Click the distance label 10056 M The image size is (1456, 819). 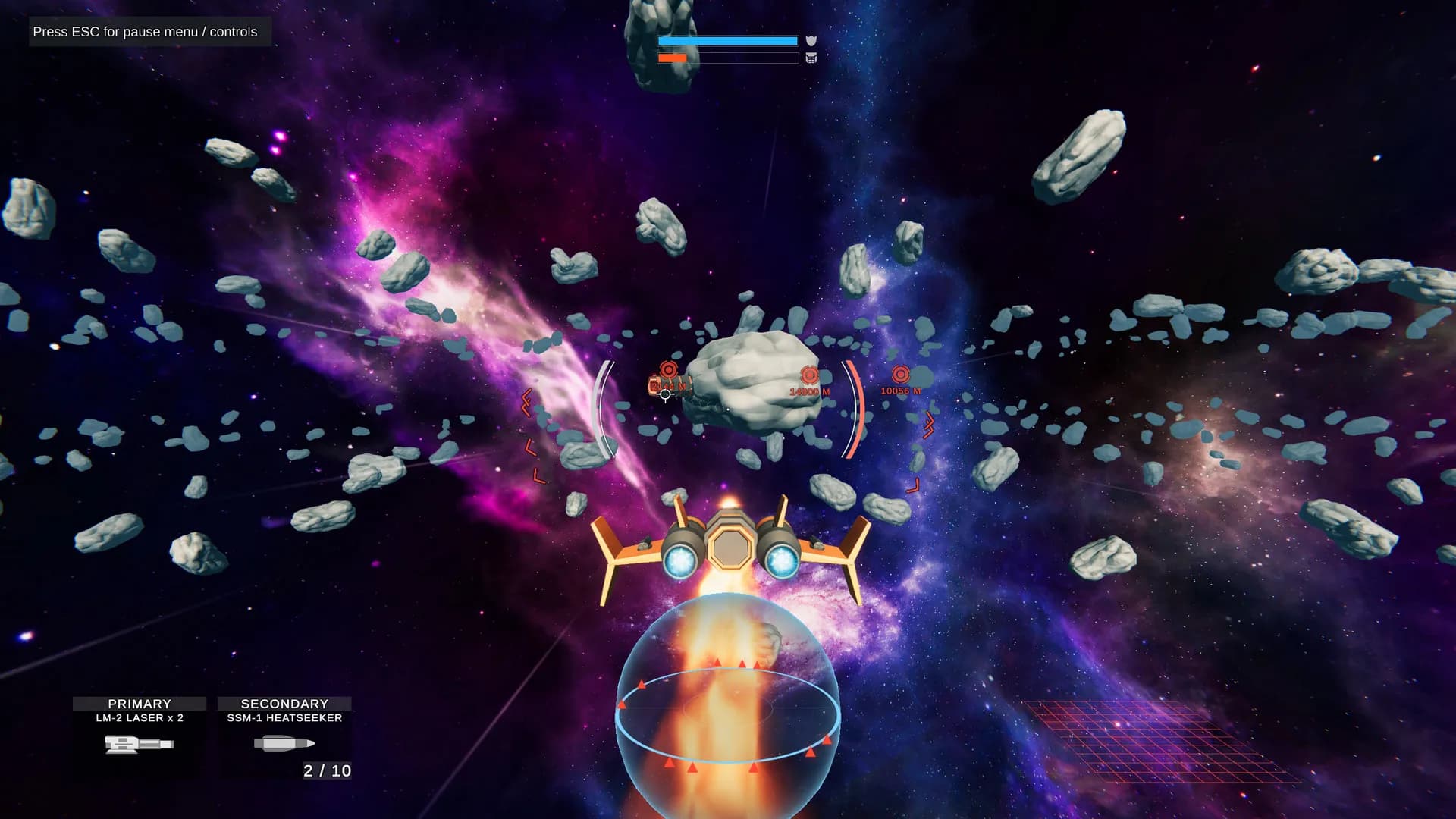[901, 392]
